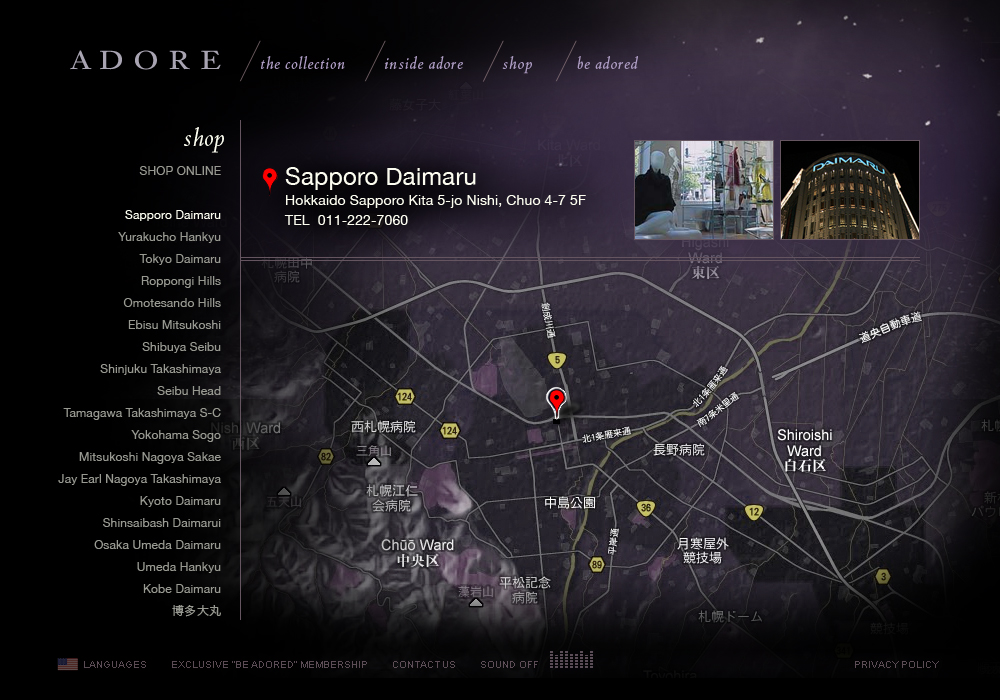View the Daimaru building exterior photo
Image resolution: width=1000 pixels, height=700 pixels.
pos(849,190)
